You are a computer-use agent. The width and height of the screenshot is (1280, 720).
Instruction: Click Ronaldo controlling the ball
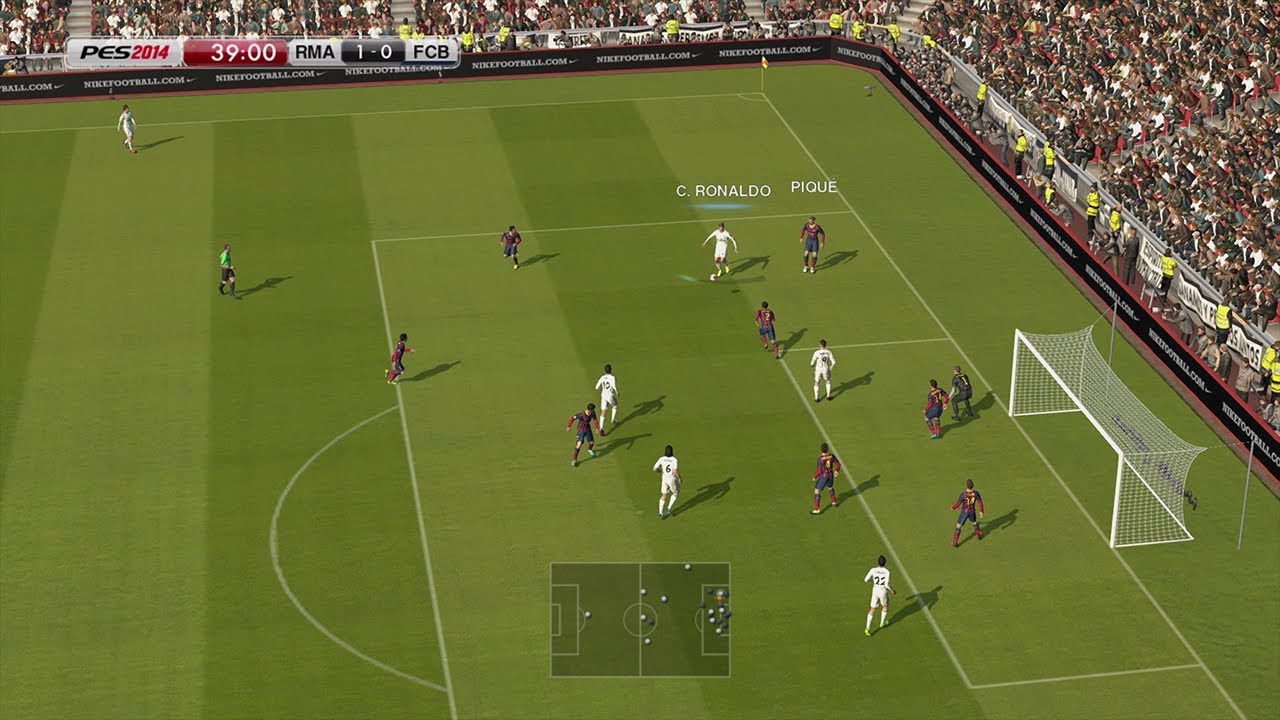722,245
